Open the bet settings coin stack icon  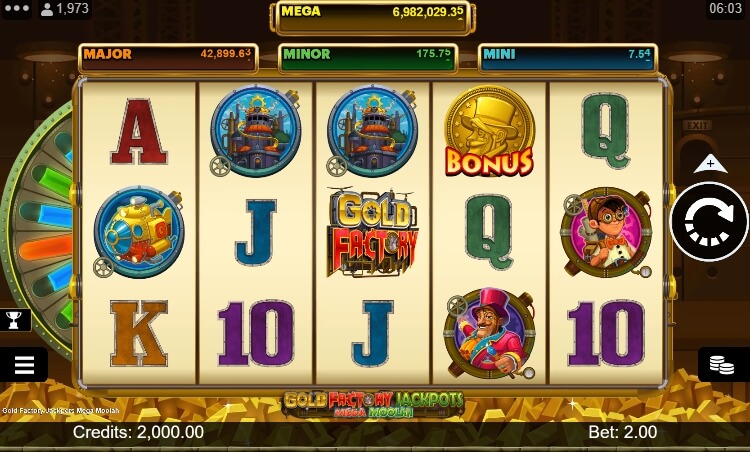(723, 365)
